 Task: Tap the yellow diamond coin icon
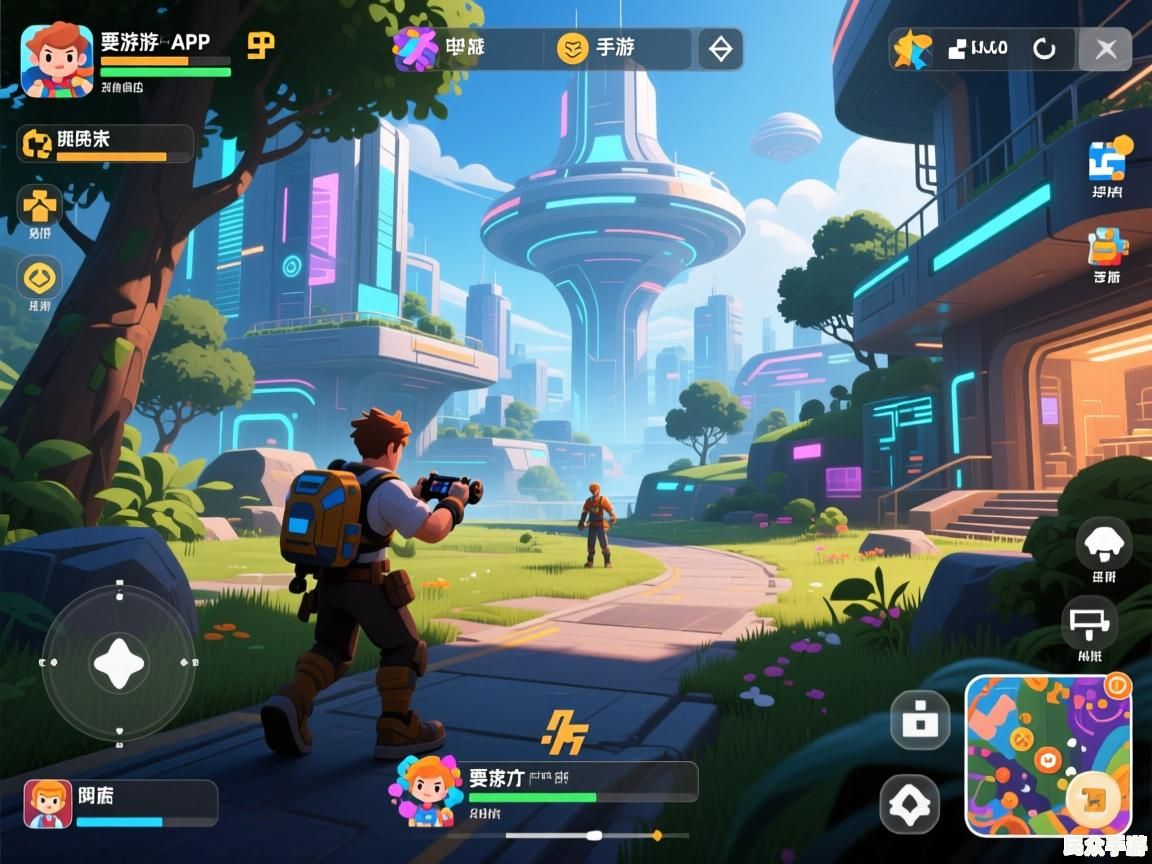coord(40,277)
